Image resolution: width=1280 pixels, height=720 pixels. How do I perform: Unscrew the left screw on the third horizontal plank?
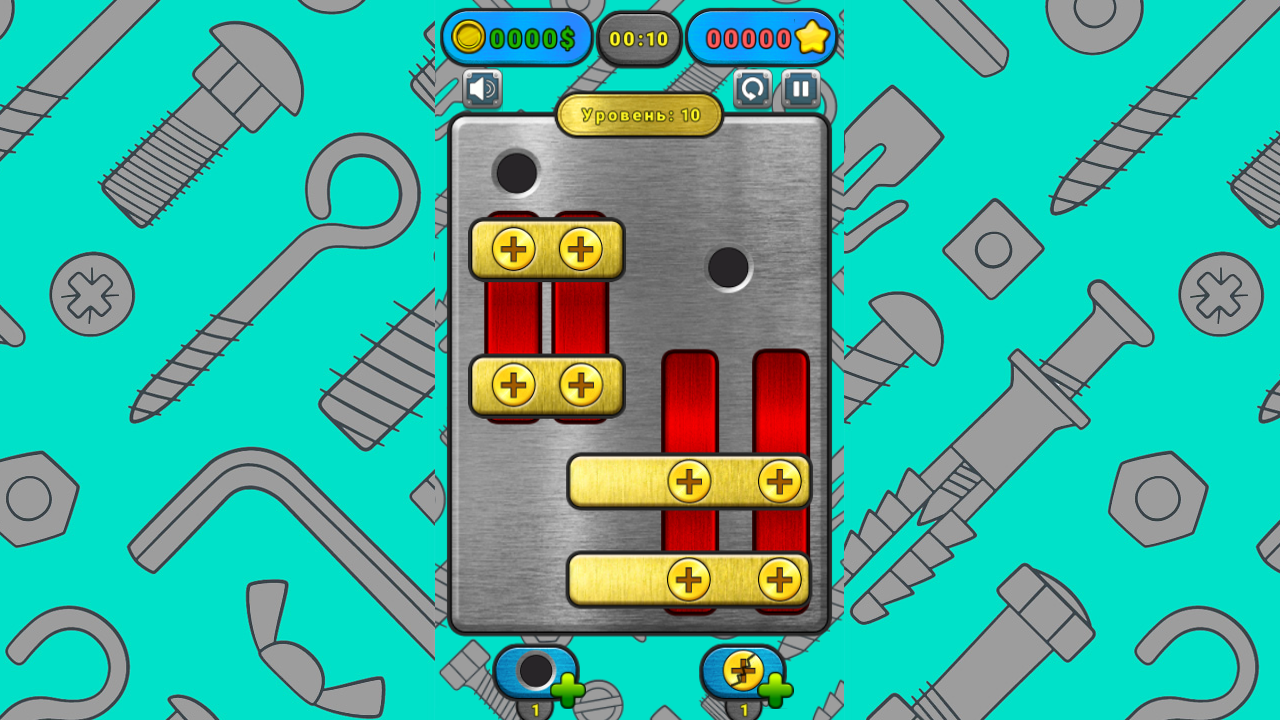[x=690, y=483]
